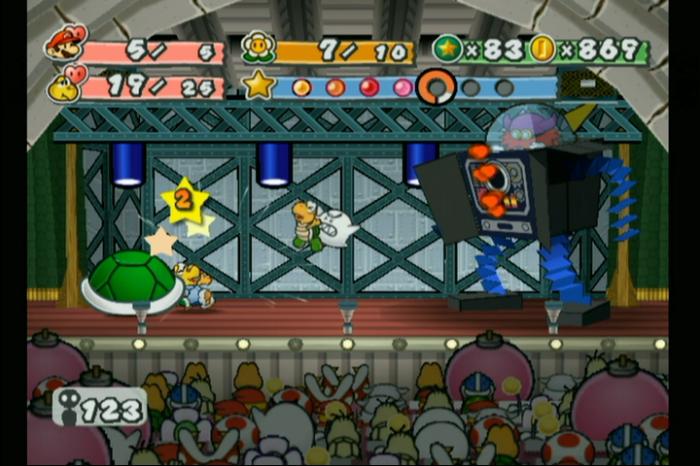The width and height of the screenshot is (700, 466).
Task: Click the Flower Points flower icon
Action: point(259,48)
